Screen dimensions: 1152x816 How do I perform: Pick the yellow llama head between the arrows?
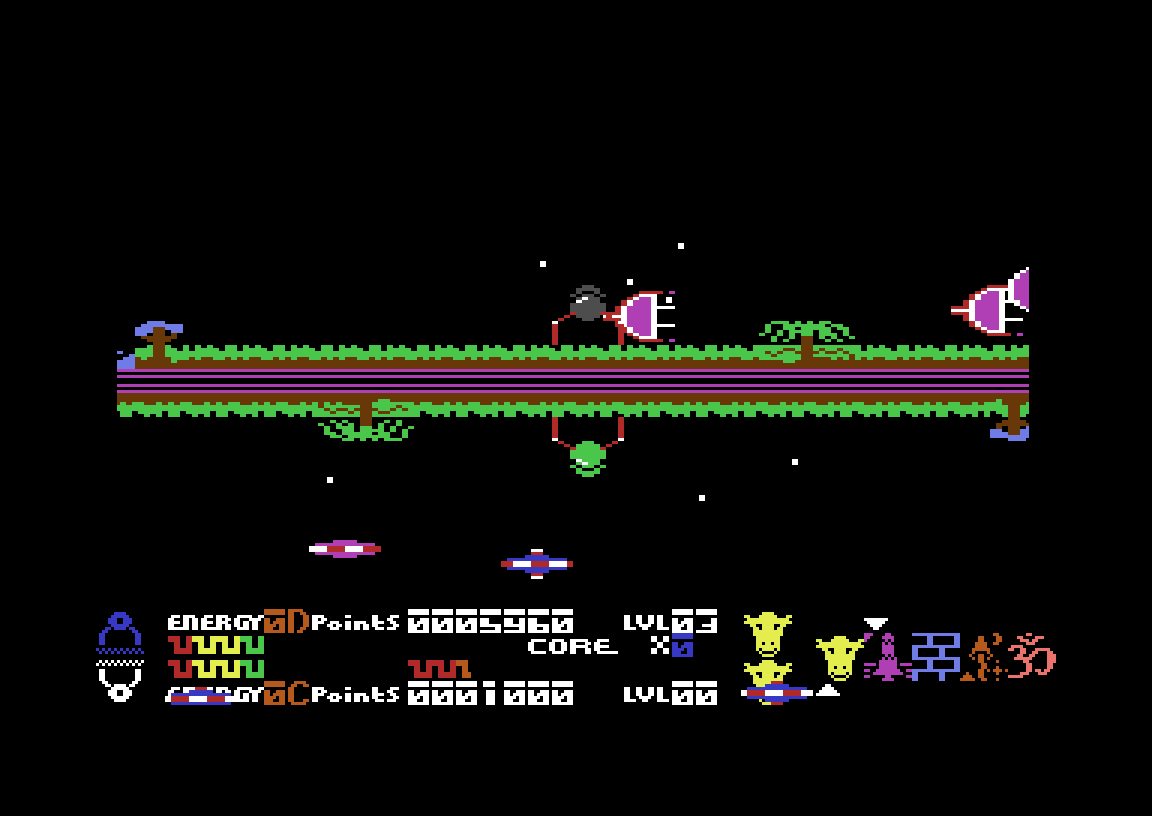839,657
